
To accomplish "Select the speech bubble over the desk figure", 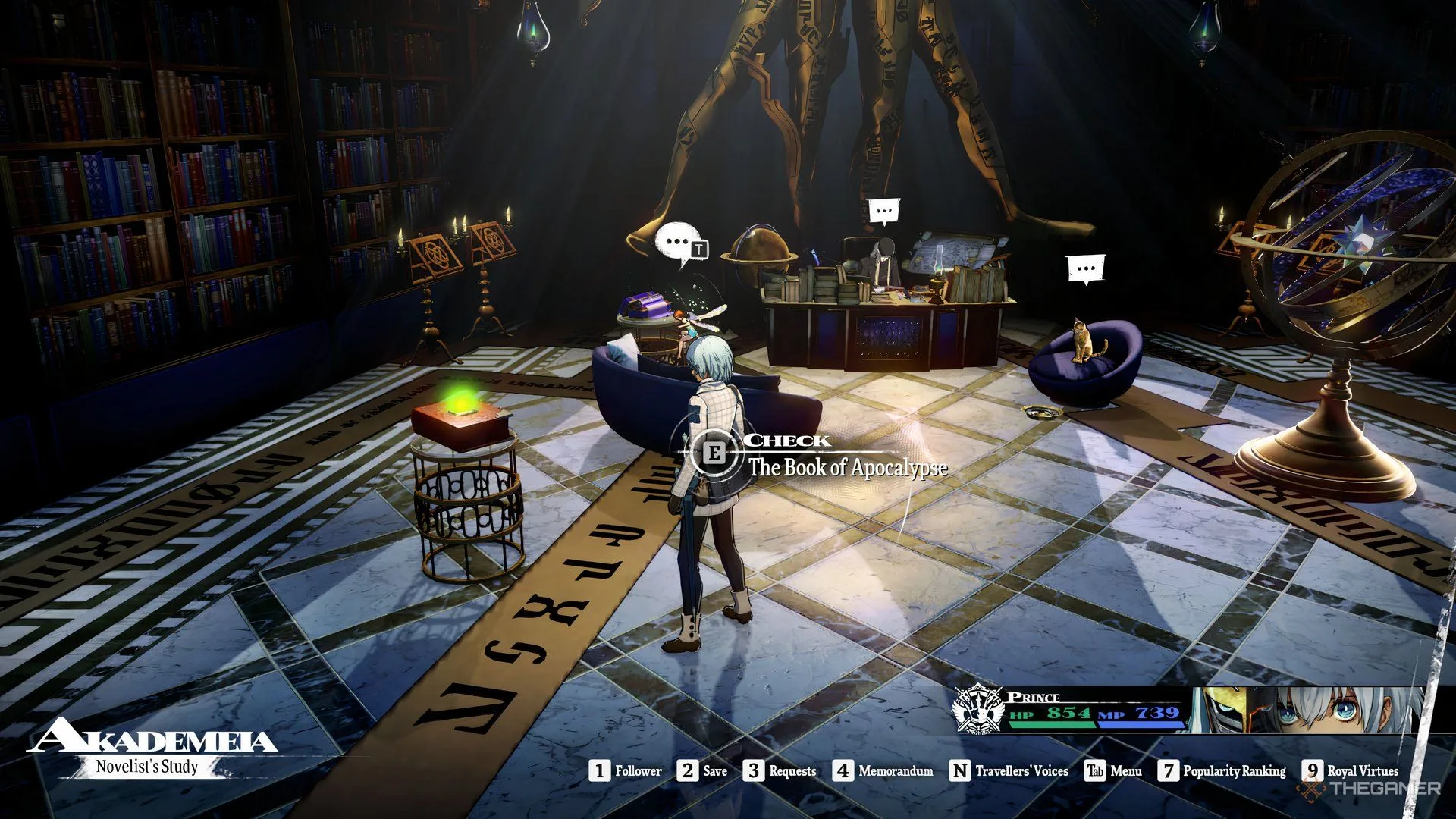I will (883, 211).
